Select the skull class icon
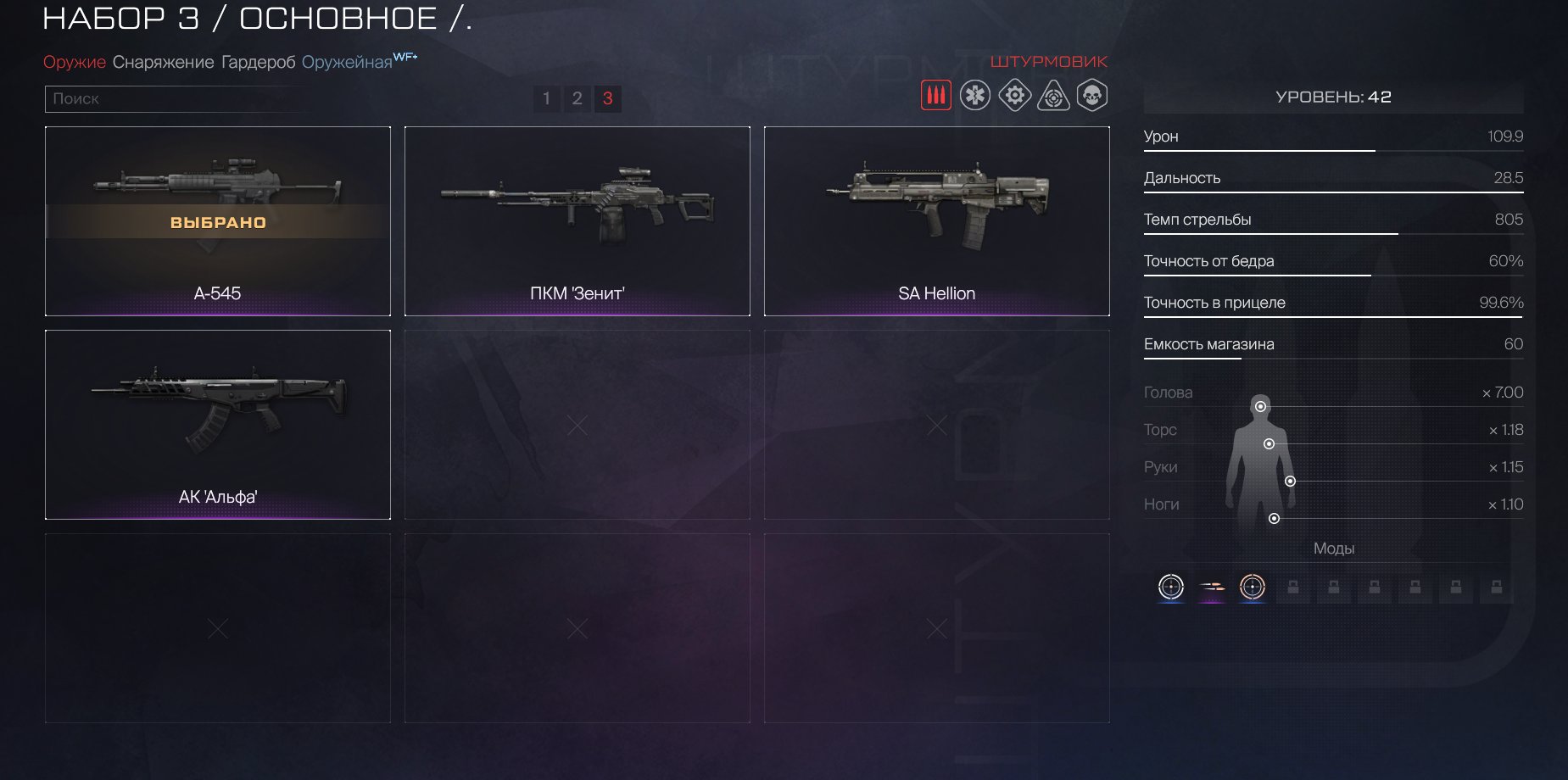The height and width of the screenshot is (780, 1568). [1092, 96]
